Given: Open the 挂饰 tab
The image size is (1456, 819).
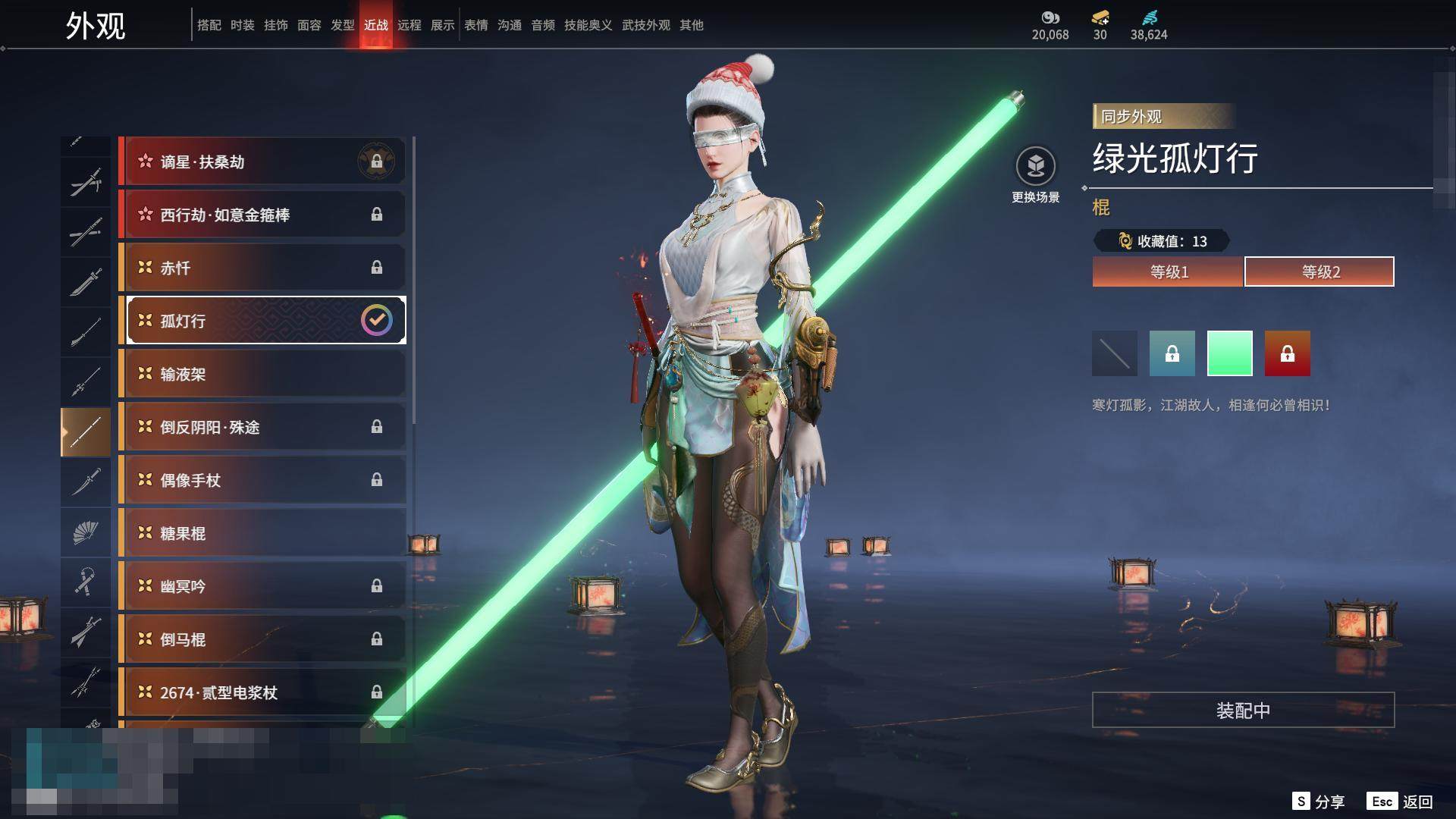Looking at the screenshot, I should (276, 25).
